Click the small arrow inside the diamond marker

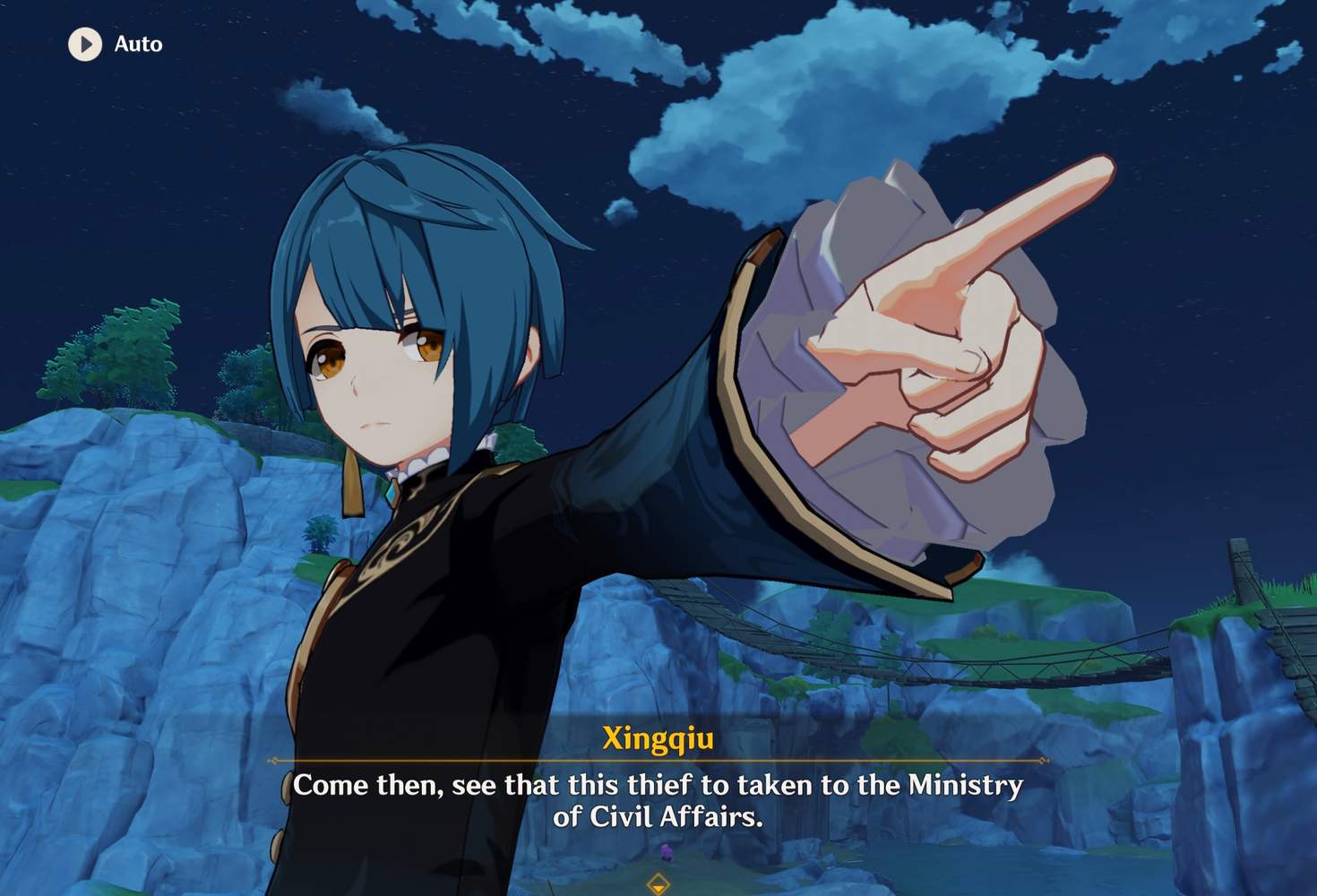tap(658, 887)
